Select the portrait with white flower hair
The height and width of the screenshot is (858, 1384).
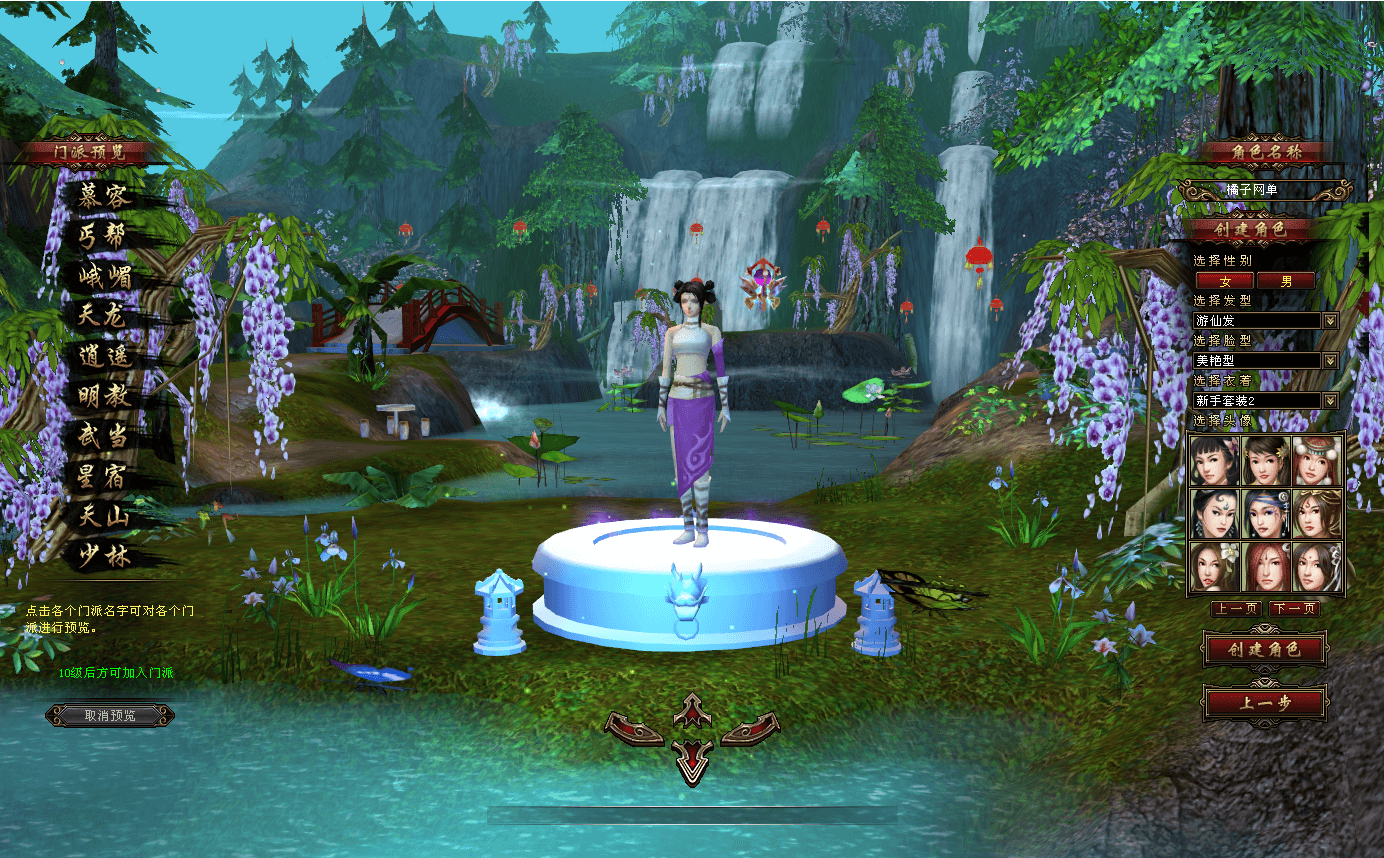(1215, 567)
